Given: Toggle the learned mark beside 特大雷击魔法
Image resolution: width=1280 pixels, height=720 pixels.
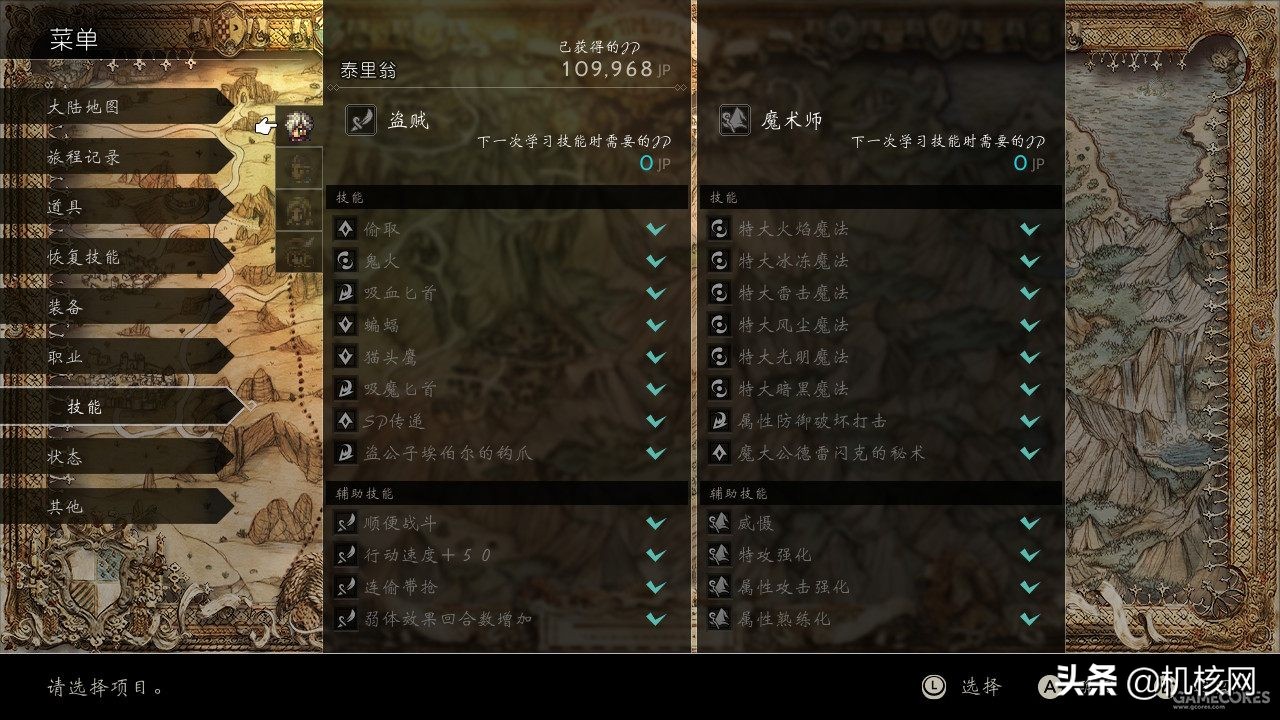Looking at the screenshot, I should coord(1028,293).
